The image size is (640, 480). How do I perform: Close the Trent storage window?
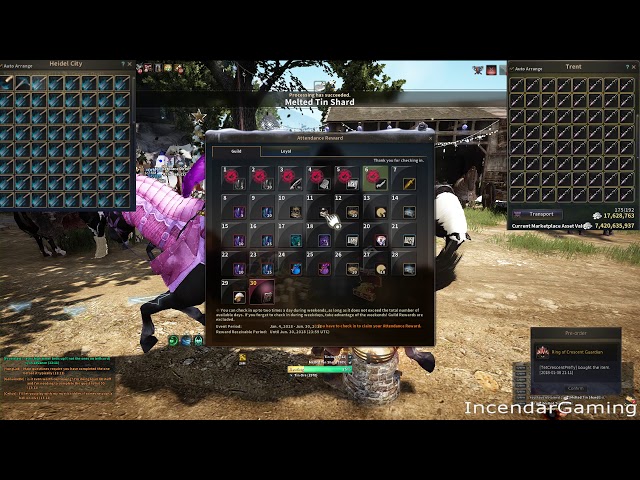pyautogui.click(x=632, y=68)
